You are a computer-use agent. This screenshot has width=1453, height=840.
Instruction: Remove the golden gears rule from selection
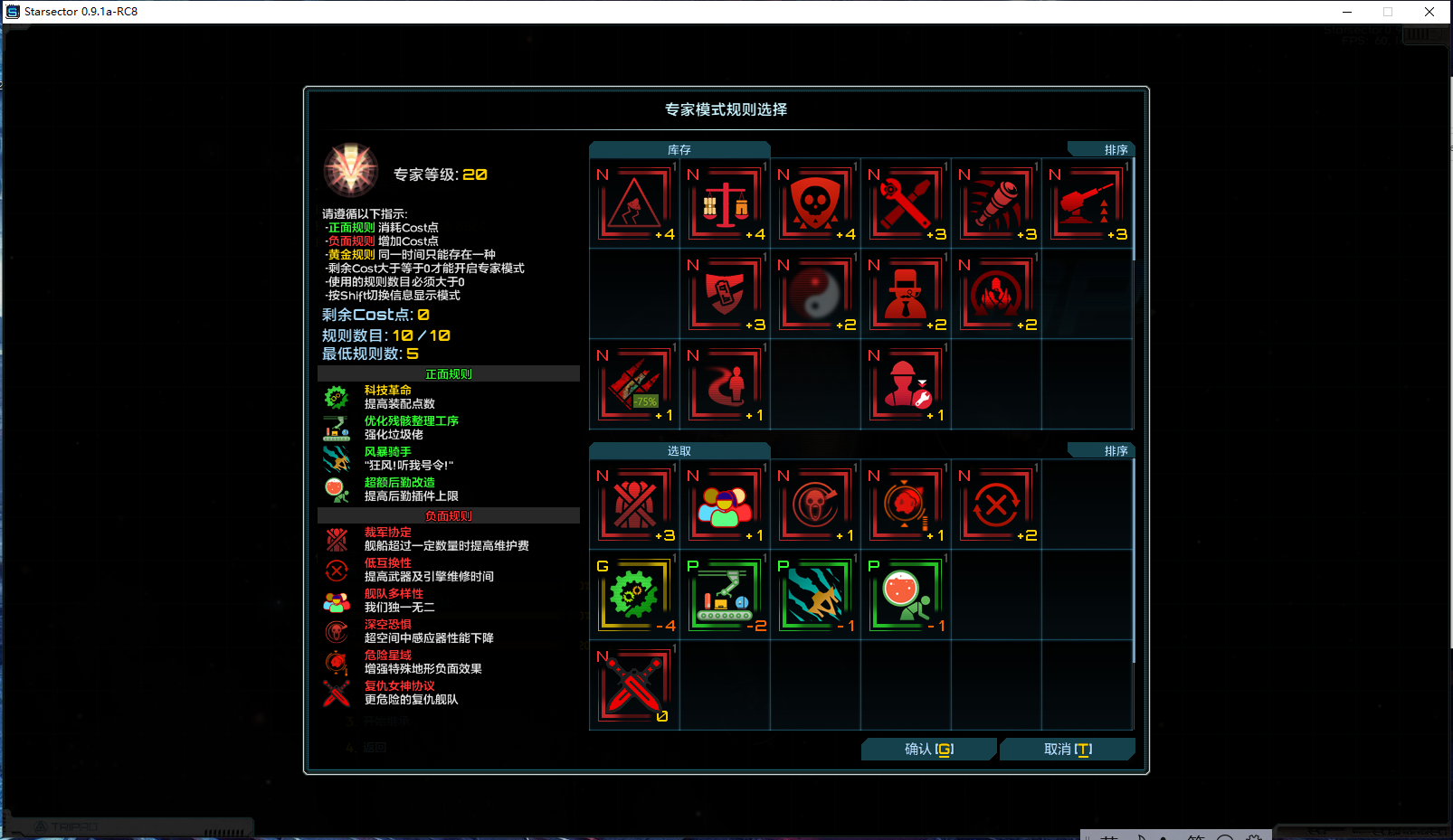pos(633,594)
